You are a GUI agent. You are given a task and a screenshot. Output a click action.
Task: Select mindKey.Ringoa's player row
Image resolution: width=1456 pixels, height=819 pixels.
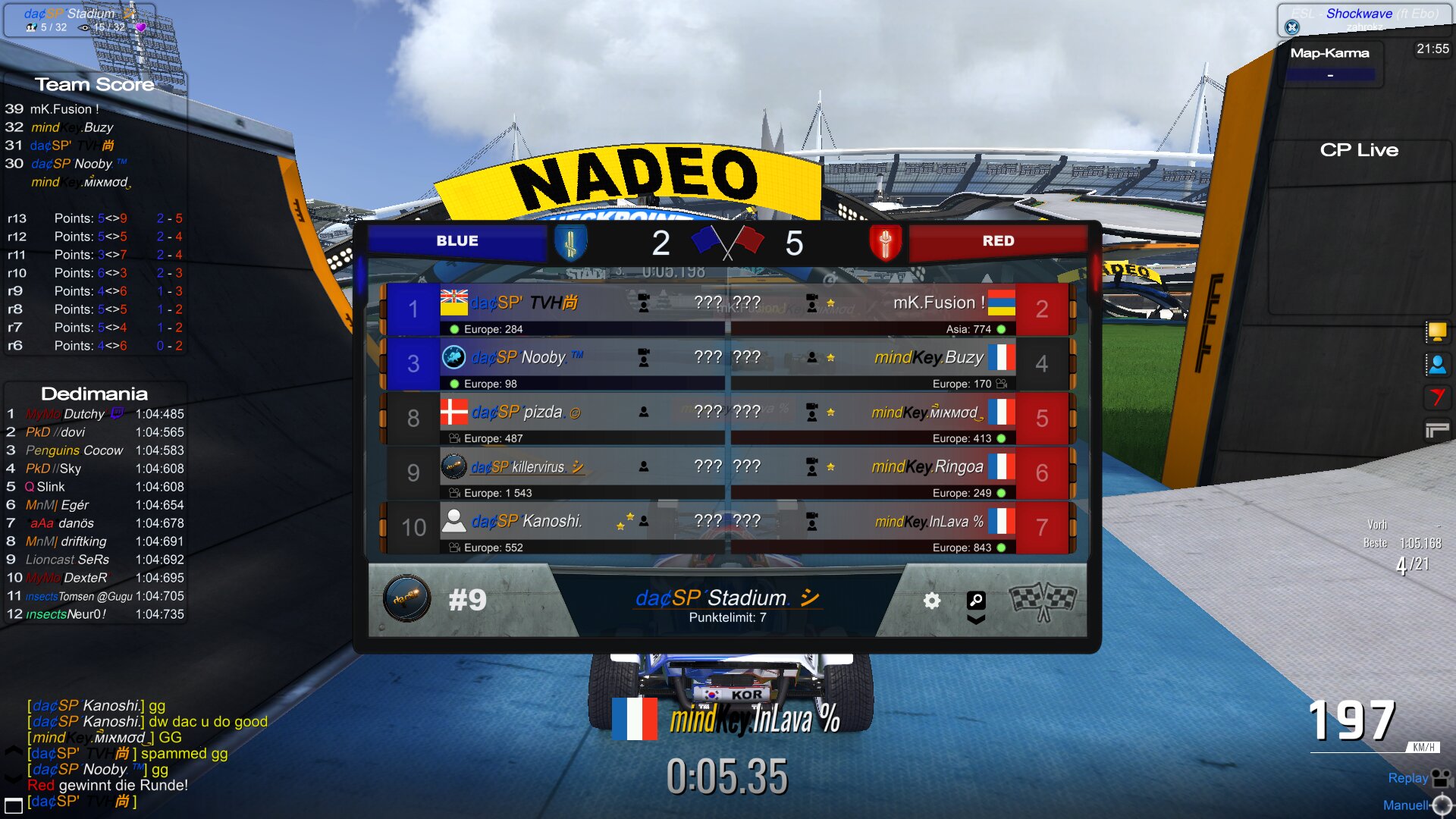pos(902,473)
